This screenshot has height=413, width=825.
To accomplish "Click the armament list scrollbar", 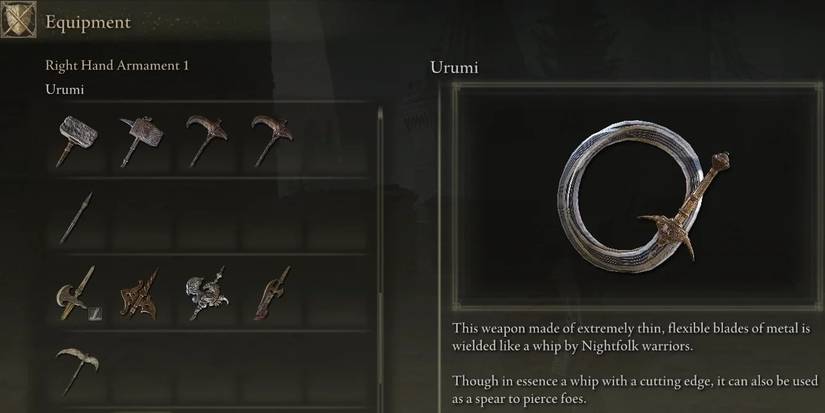I will click(380, 260).
